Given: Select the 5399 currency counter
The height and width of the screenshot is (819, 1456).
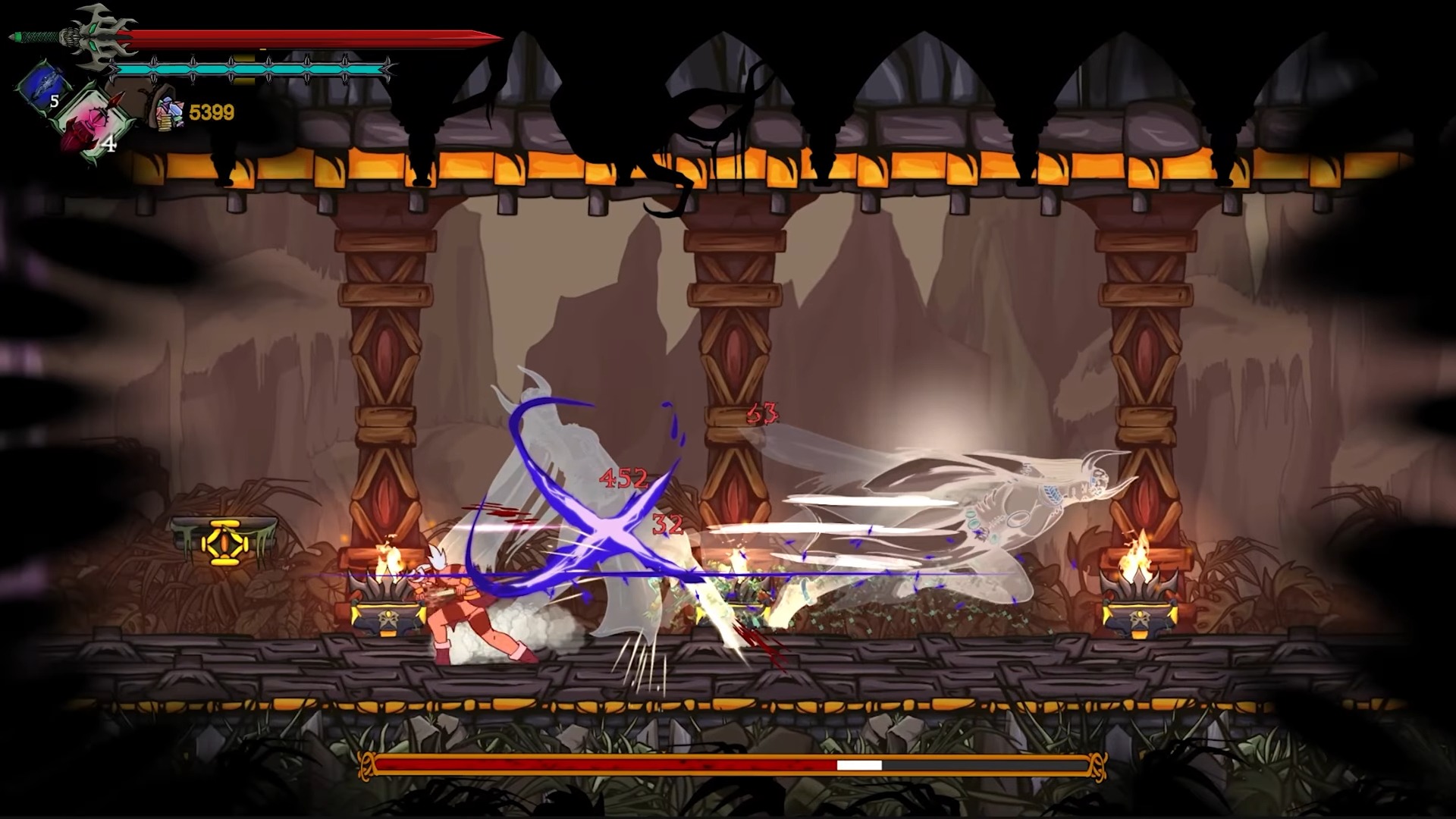Looking at the screenshot, I should tap(212, 111).
